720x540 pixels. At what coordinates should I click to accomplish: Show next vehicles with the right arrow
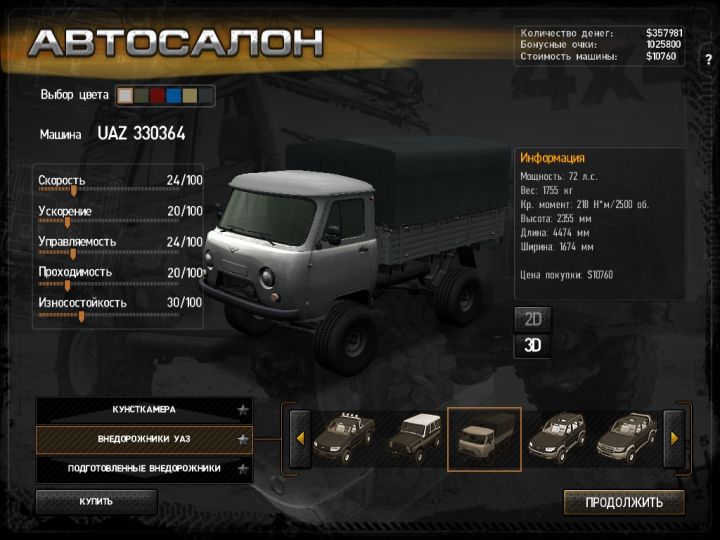(x=674, y=438)
